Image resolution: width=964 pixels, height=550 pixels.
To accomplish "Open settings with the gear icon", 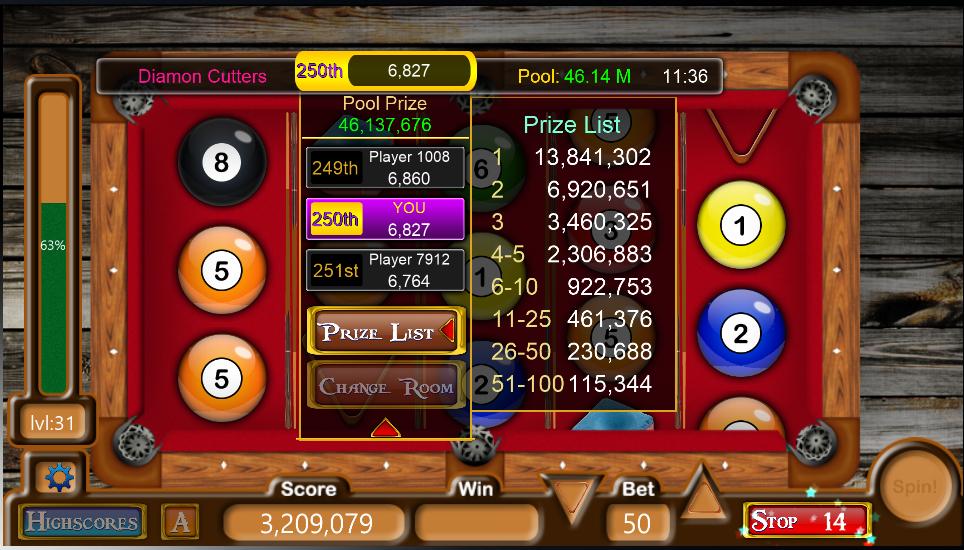I will point(60,479).
